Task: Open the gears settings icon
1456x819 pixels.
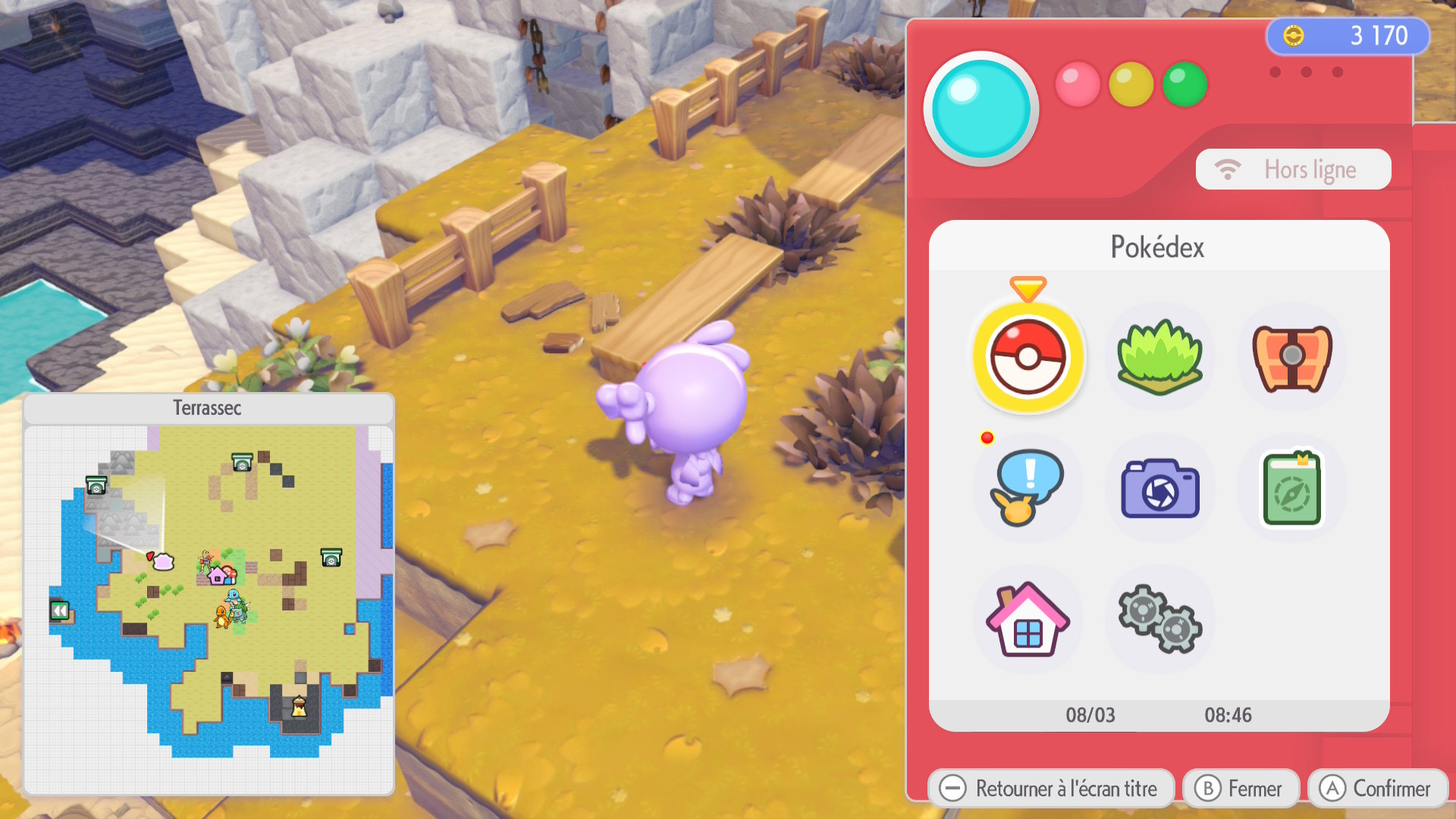Action: 1159,620
